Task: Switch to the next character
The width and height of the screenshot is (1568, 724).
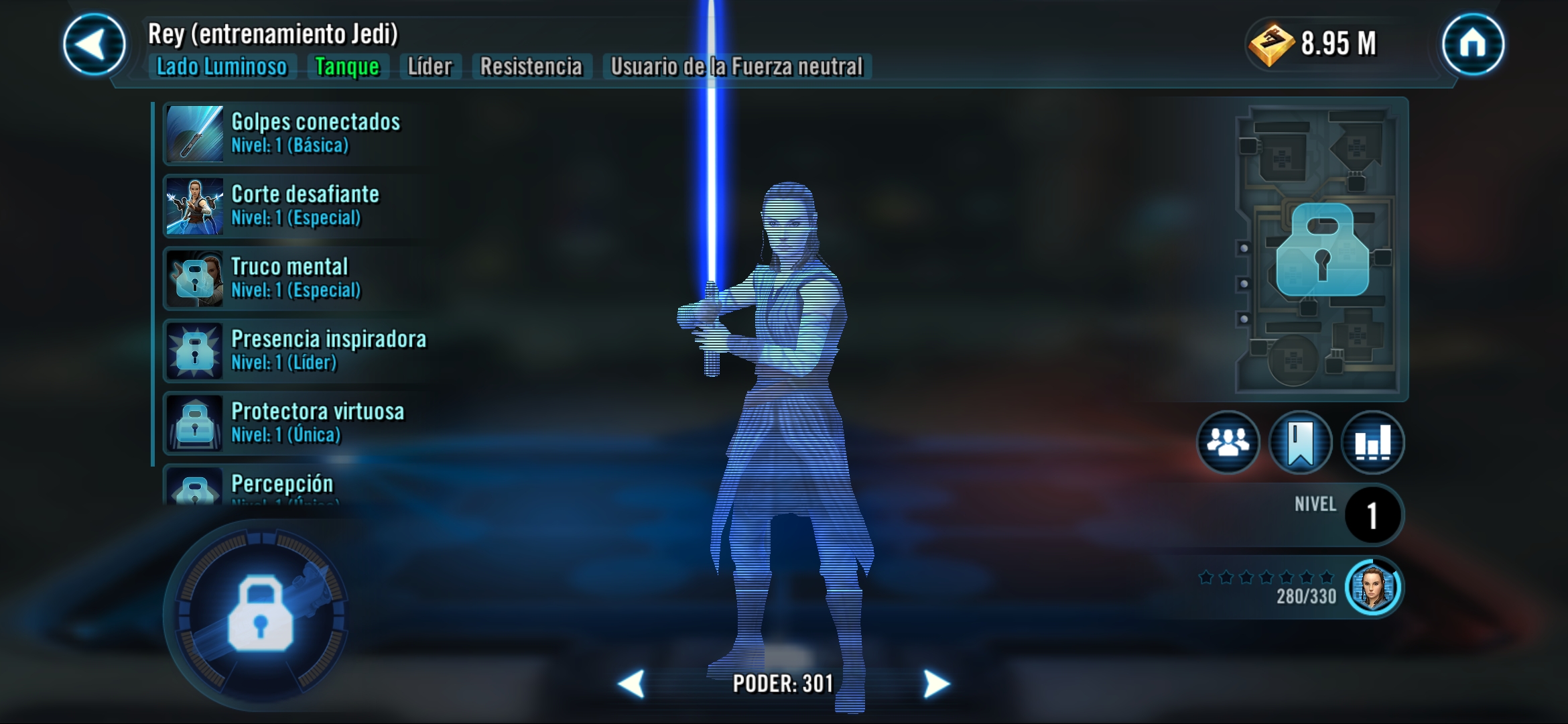Action: point(936,684)
